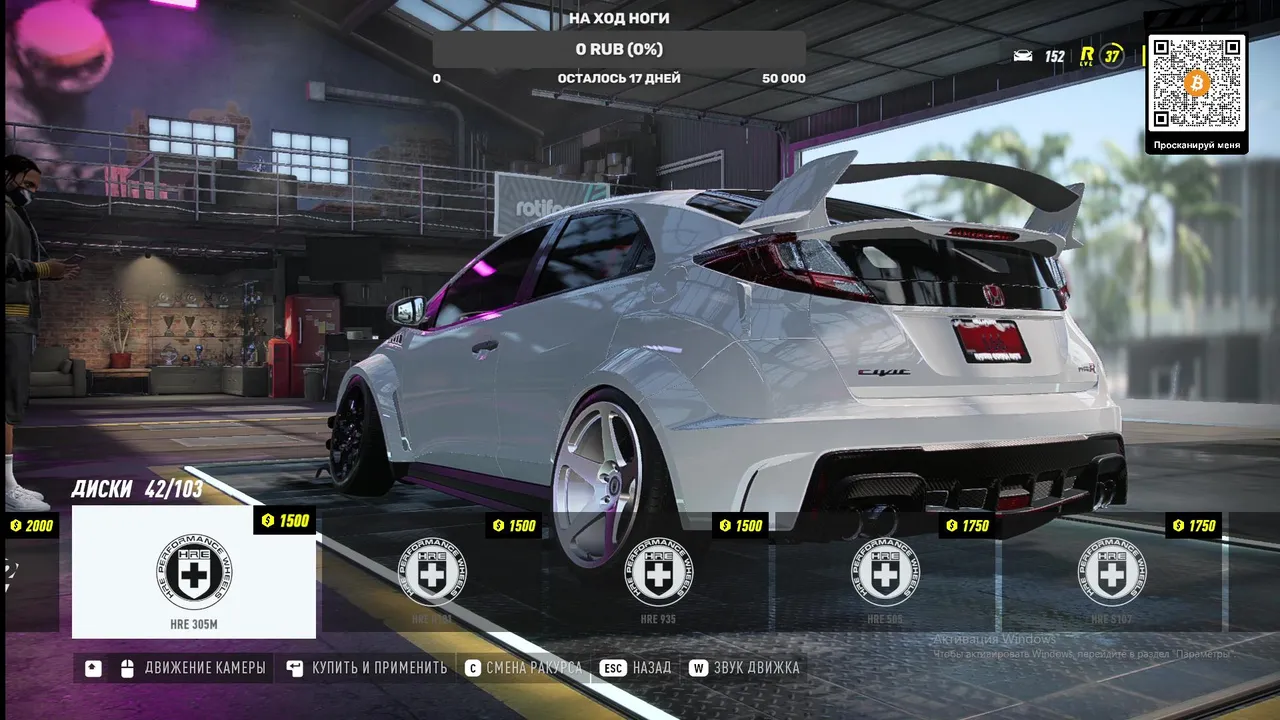The width and height of the screenshot is (1280, 720).
Task: Toggle the Звук движка option
Action: [x=745, y=668]
